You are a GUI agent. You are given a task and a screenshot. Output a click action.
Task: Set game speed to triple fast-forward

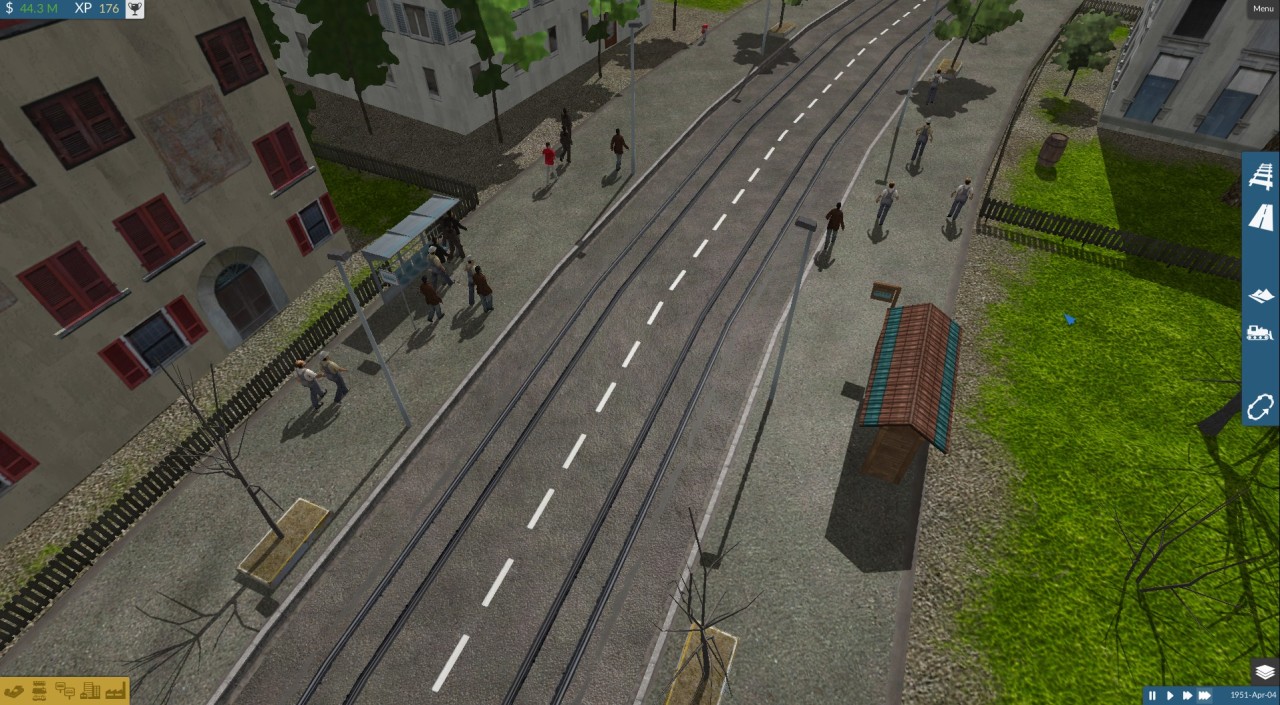coord(1204,695)
